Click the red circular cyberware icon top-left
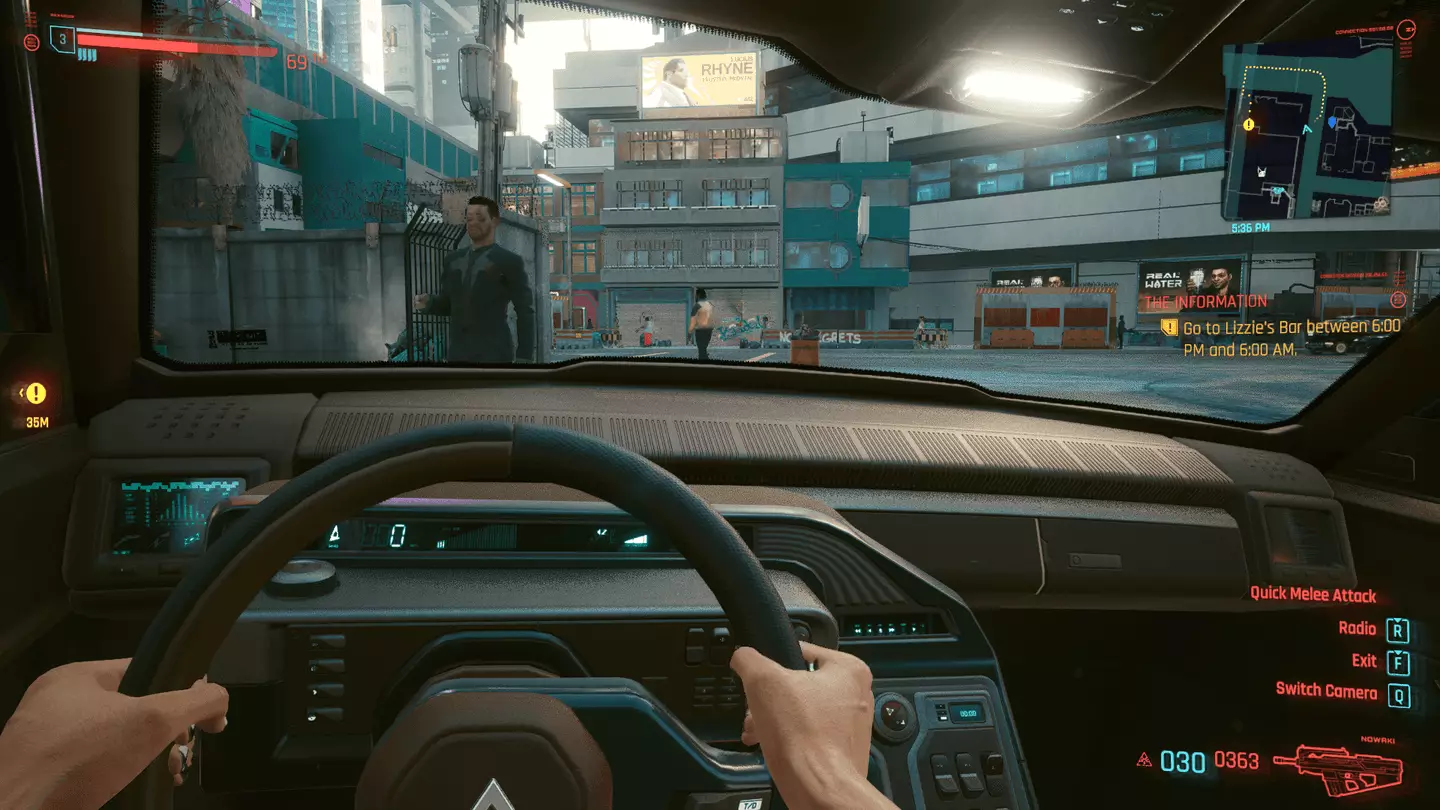 32,40
